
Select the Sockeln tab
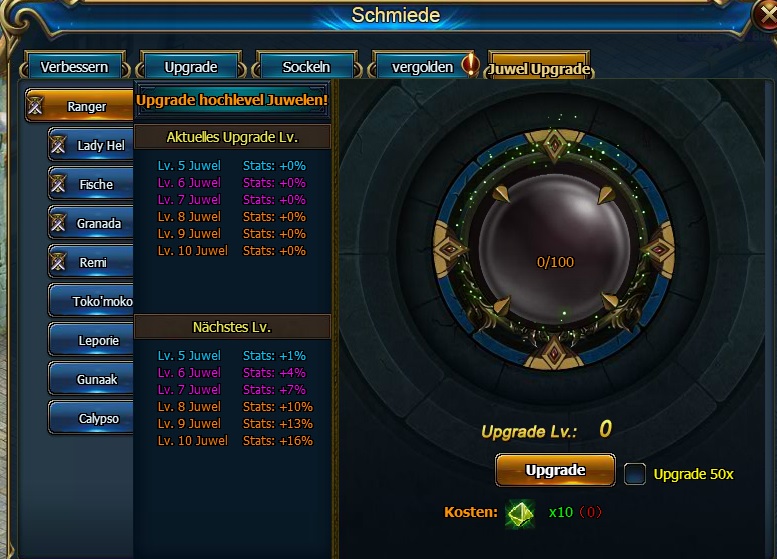coord(306,67)
